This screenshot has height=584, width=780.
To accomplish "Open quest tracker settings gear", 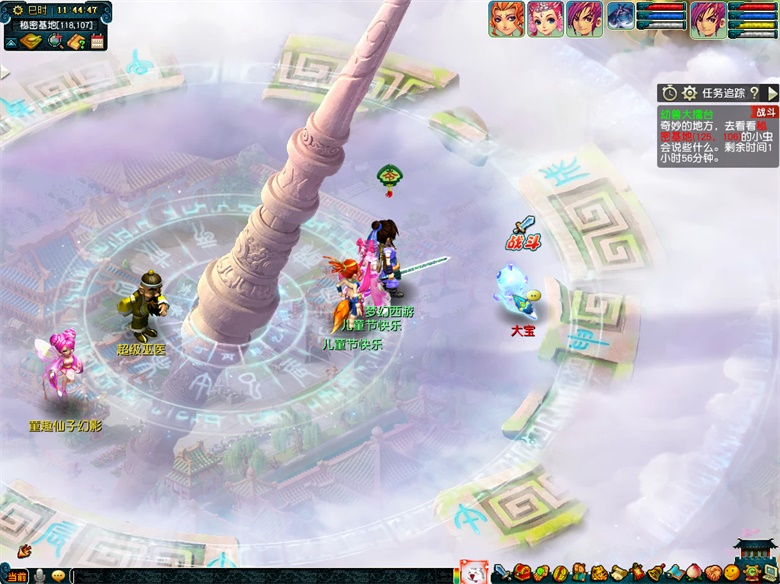I will [x=689, y=93].
